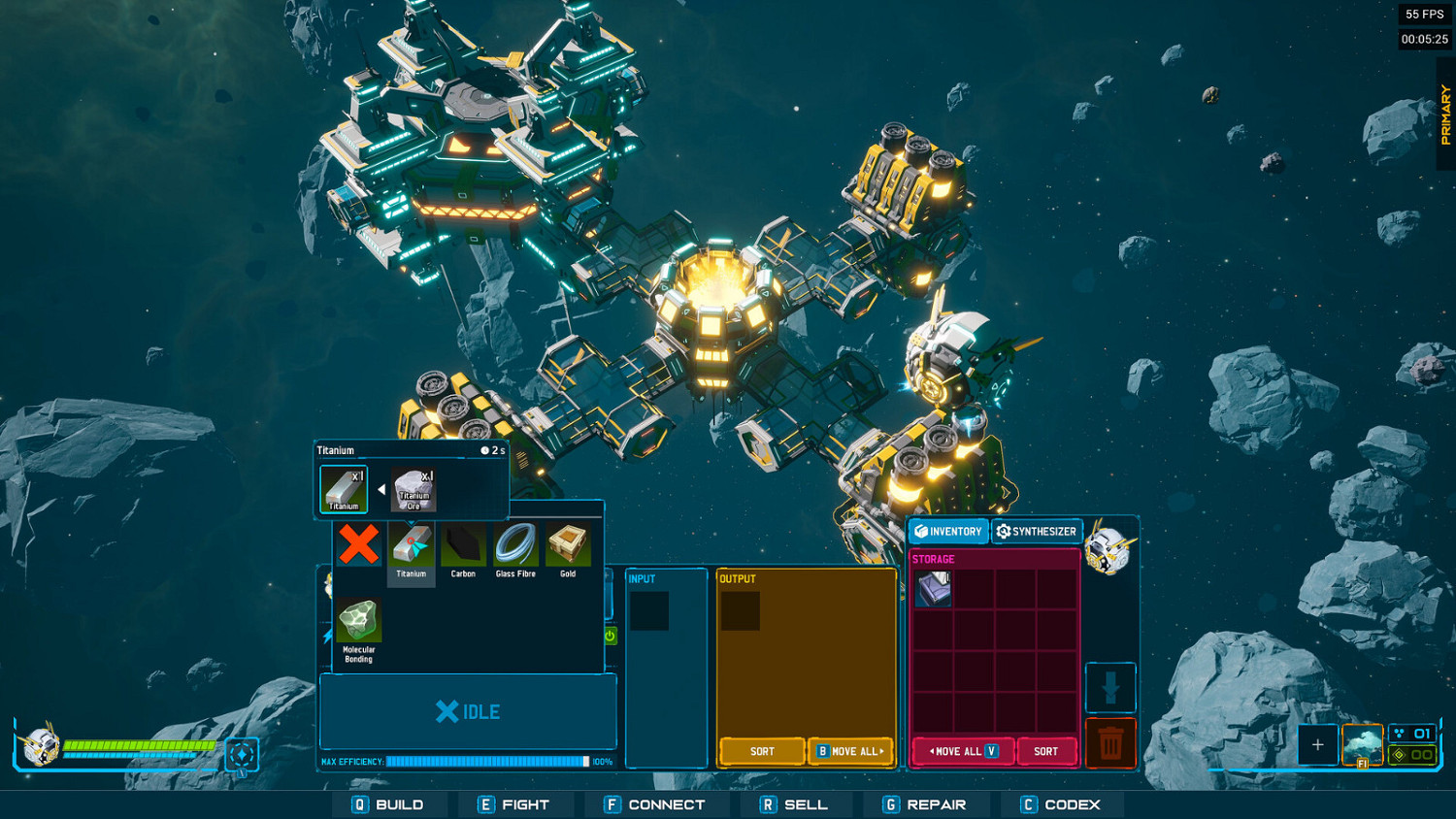Open the CODEX menu
This screenshot has height=819, width=1456.
click(x=1060, y=804)
